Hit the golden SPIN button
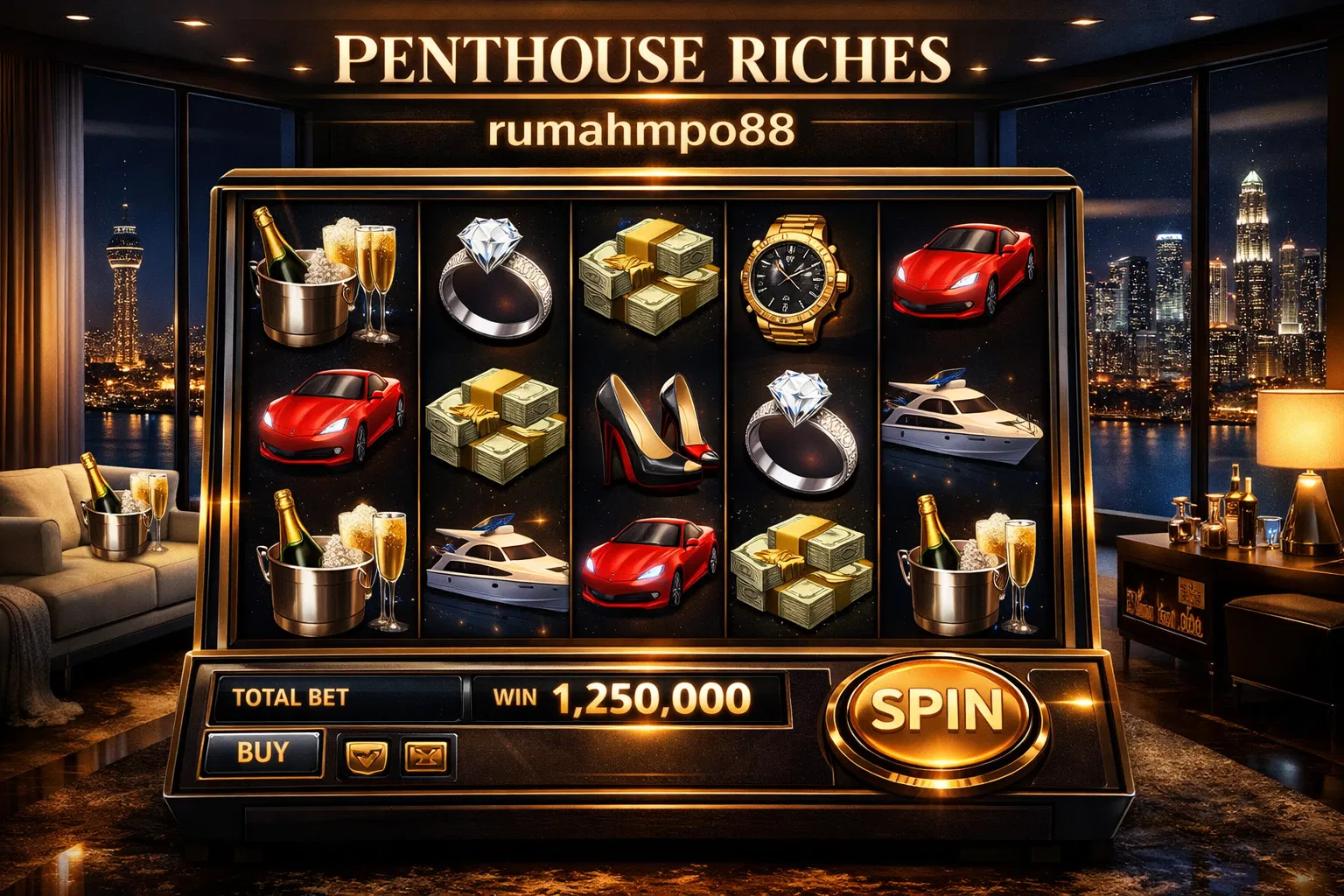The width and height of the screenshot is (1344, 896). click(936, 710)
